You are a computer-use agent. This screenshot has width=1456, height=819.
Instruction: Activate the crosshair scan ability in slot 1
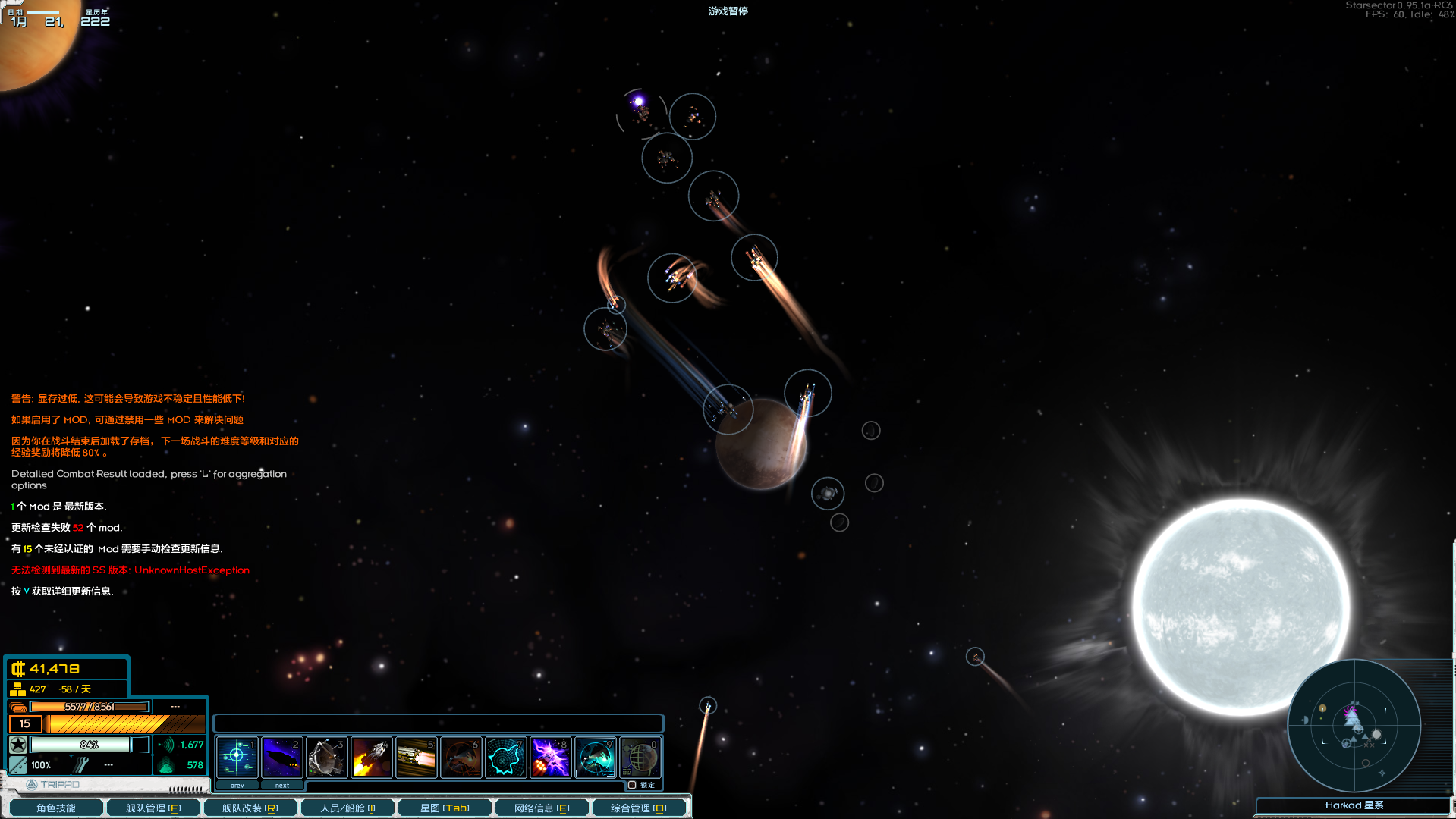pyautogui.click(x=237, y=756)
